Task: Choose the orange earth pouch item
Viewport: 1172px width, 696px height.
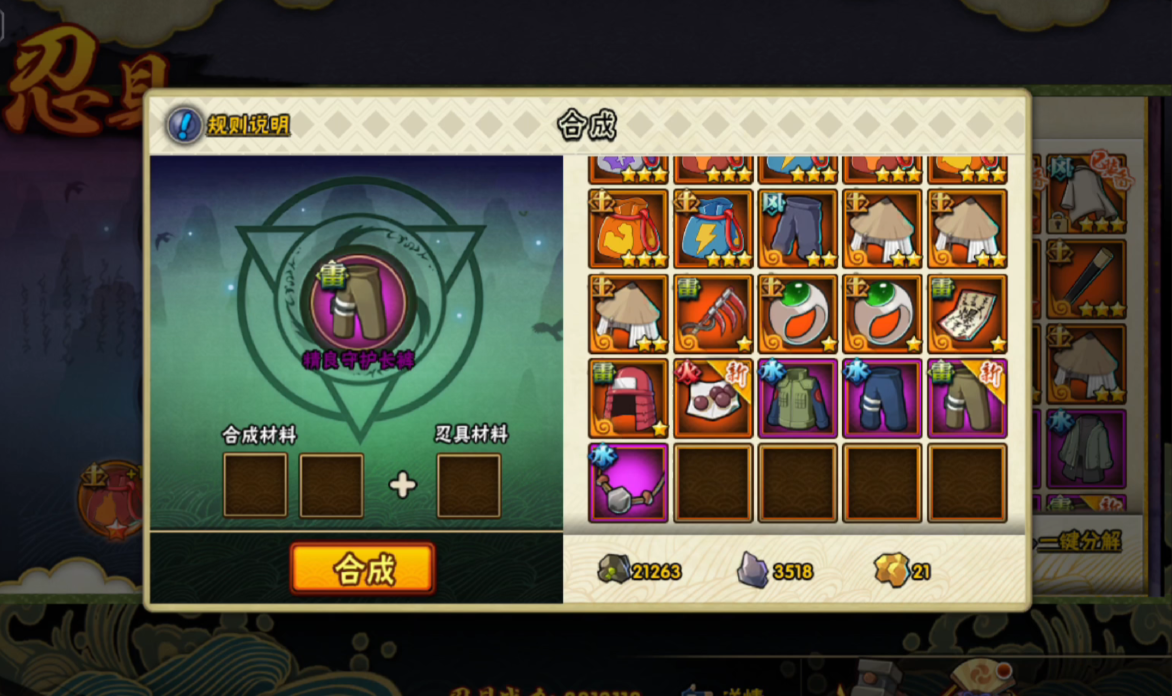Action: click(628, 229)
